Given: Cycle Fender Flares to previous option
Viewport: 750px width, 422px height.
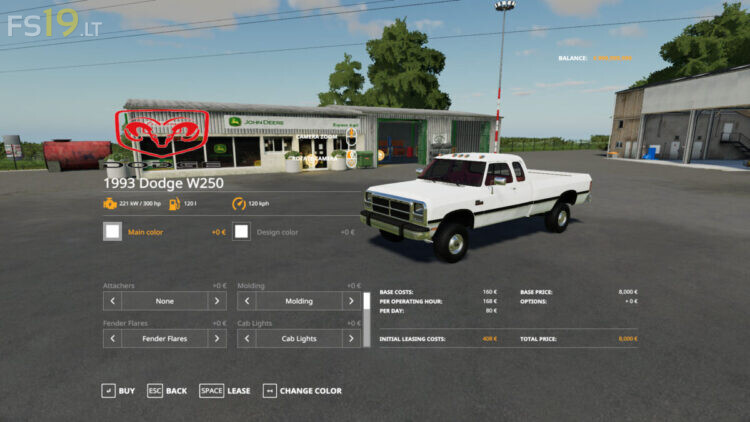Looking at the screenshot, I should tap(112, 339).
